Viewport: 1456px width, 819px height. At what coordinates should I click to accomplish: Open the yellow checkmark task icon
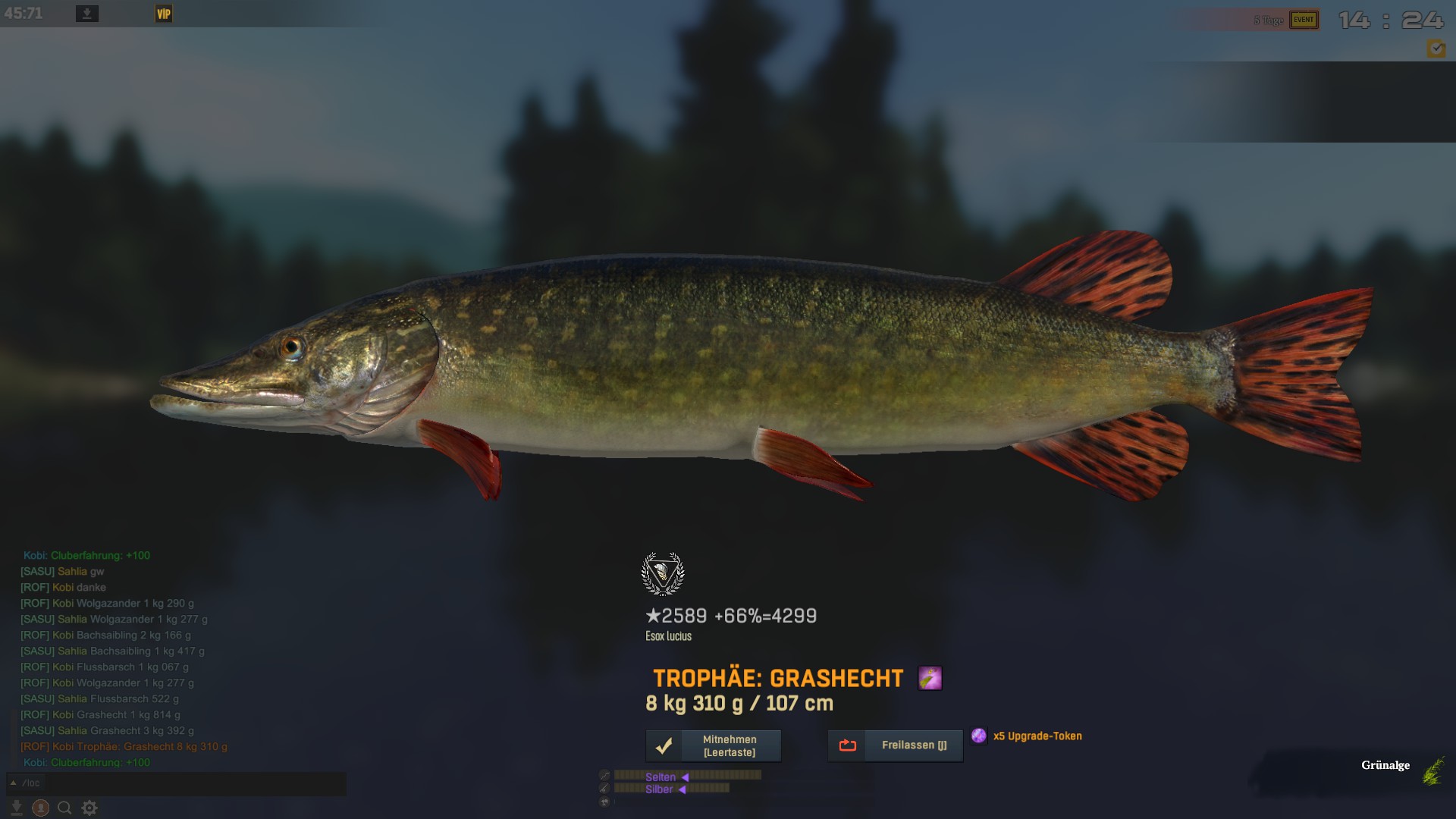pos(1436,49)
